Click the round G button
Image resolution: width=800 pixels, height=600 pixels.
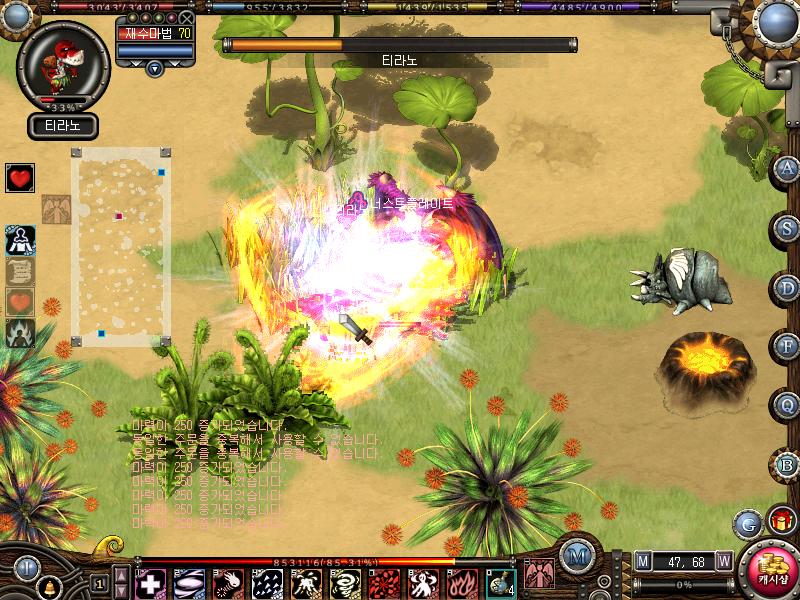747,523
